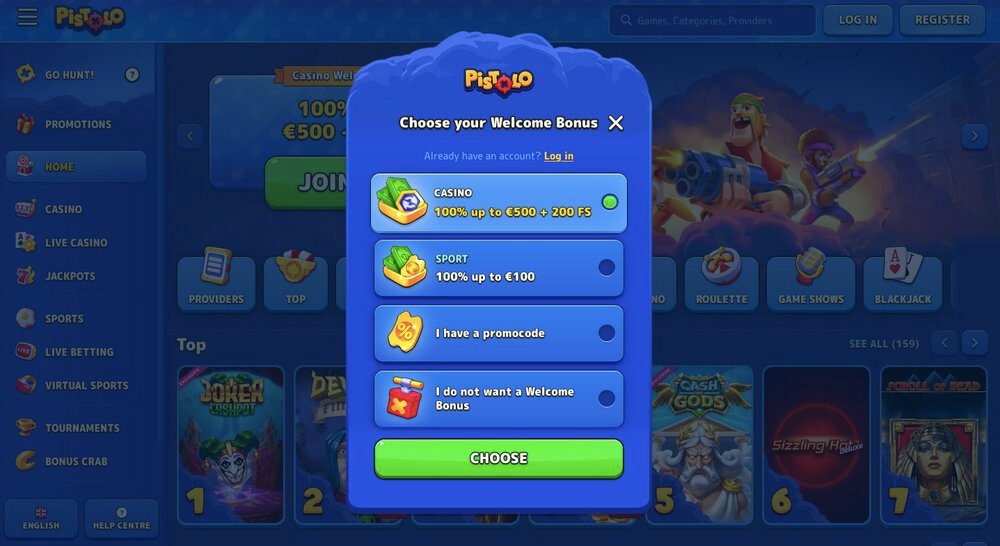Choose the Sport 100% up to €100 bonus
Viewport: 1000px width, 546px height.
tap(499, 268)
